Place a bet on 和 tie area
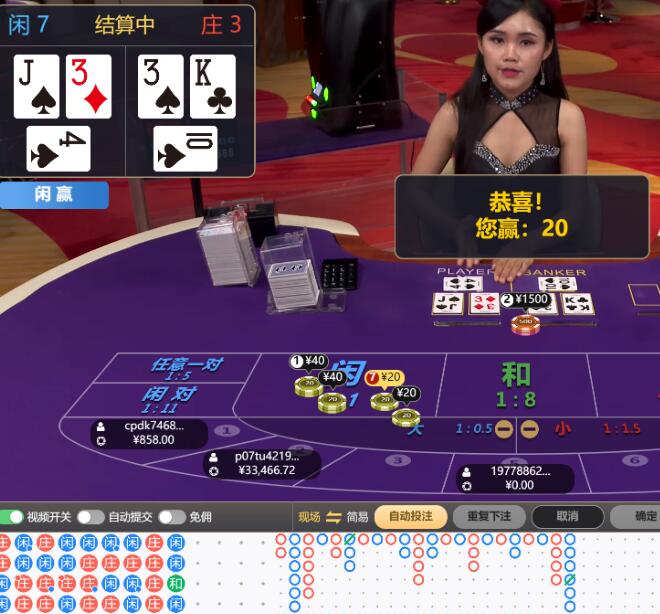 pos(516,384)
